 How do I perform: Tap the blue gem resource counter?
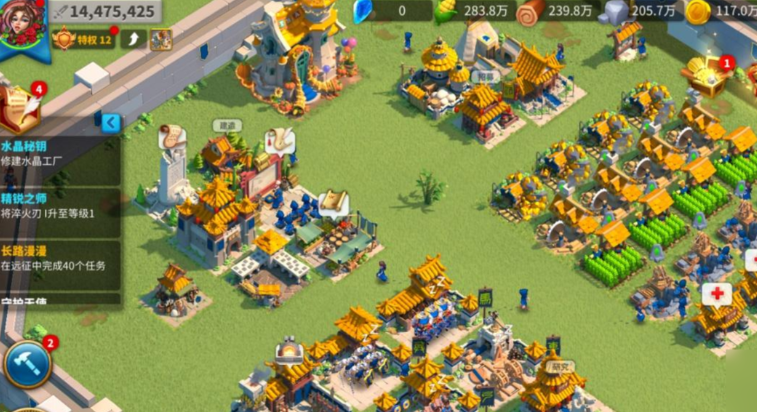pyautogui.click(x=383, y=11)
